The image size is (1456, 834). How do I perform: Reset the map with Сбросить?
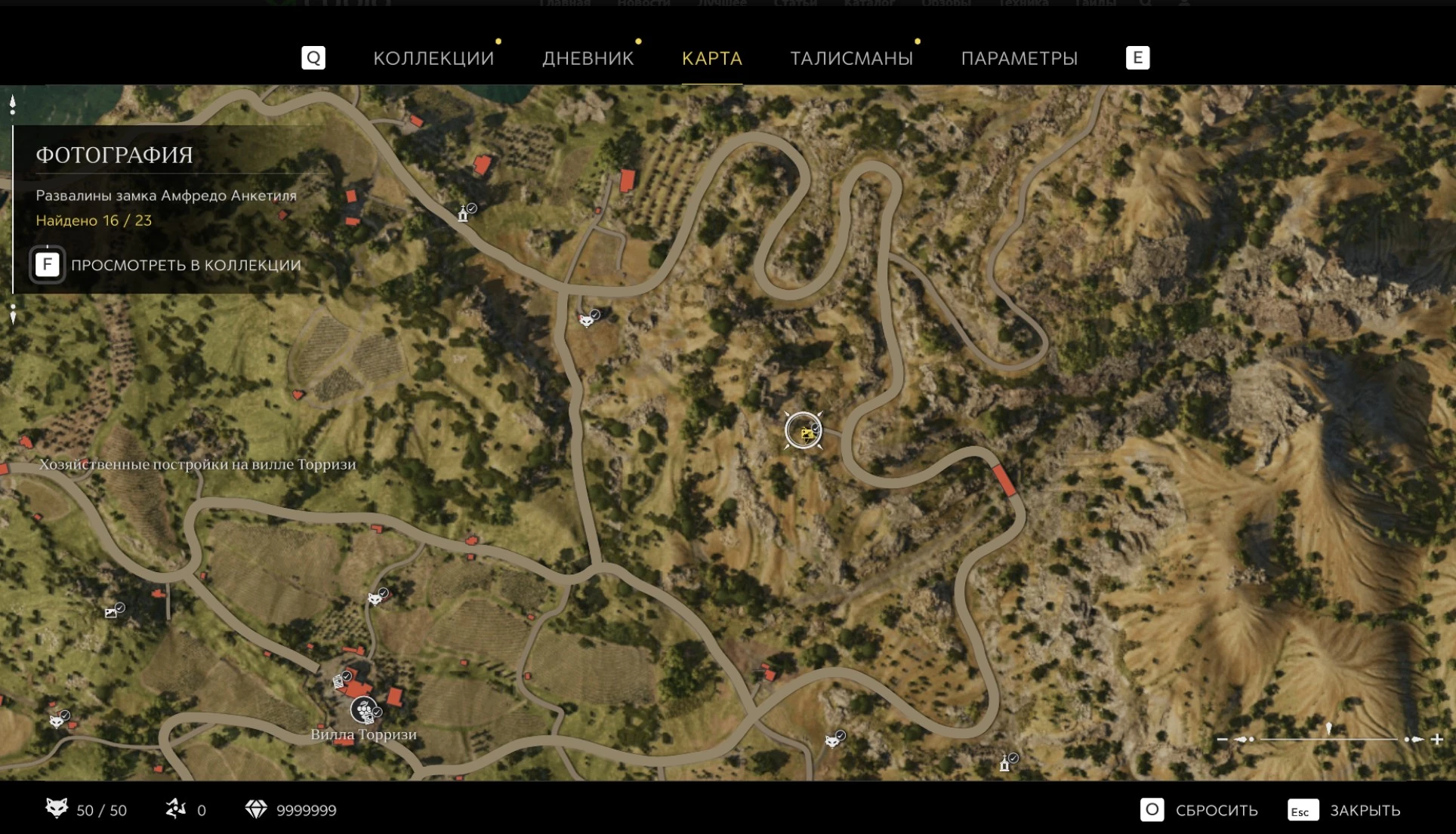click(x=1198, y=810)
